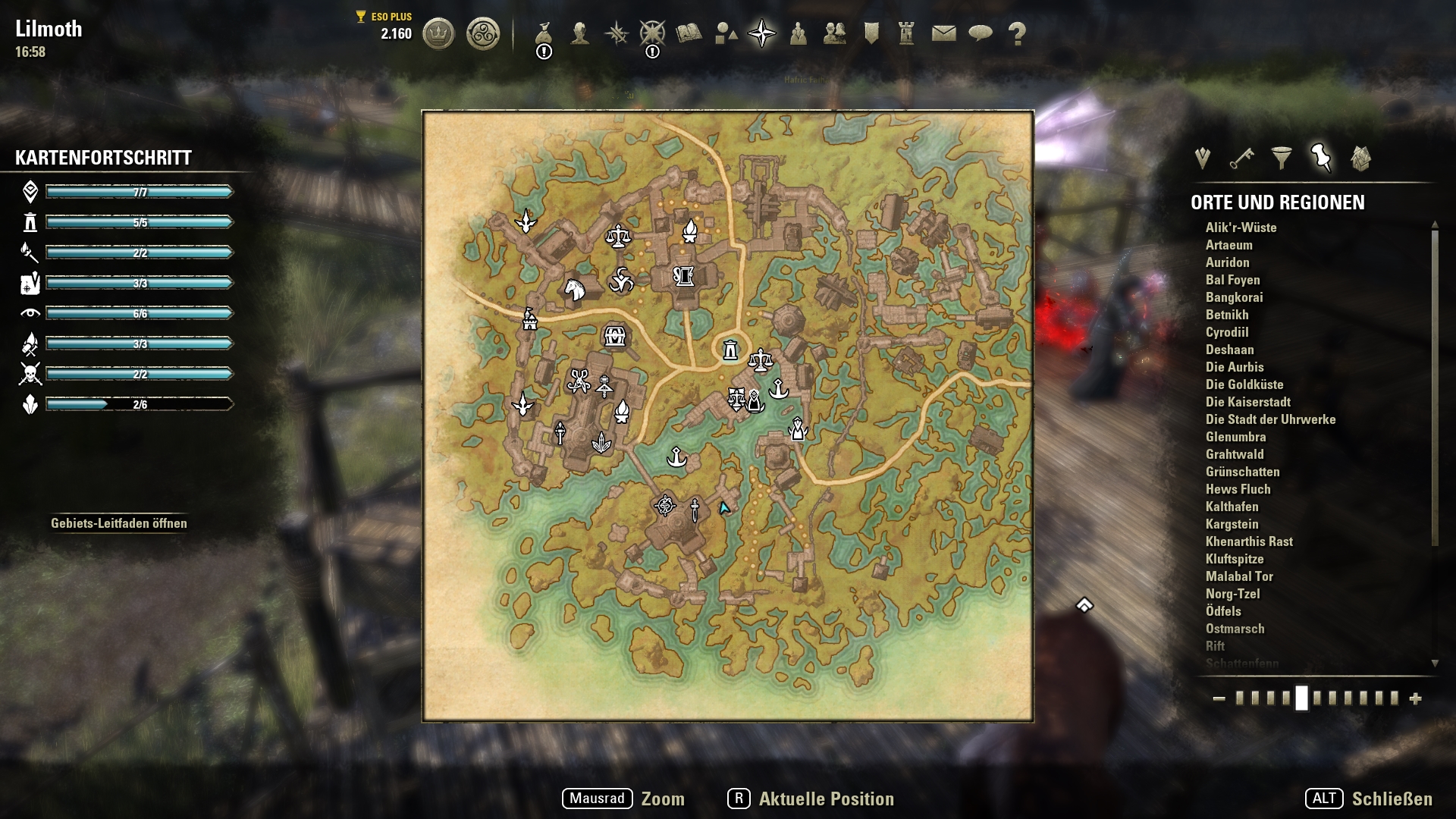Screen dimensions: 1456x819
Task: Open the Crown Store crown icon
Action: (438, 34)
